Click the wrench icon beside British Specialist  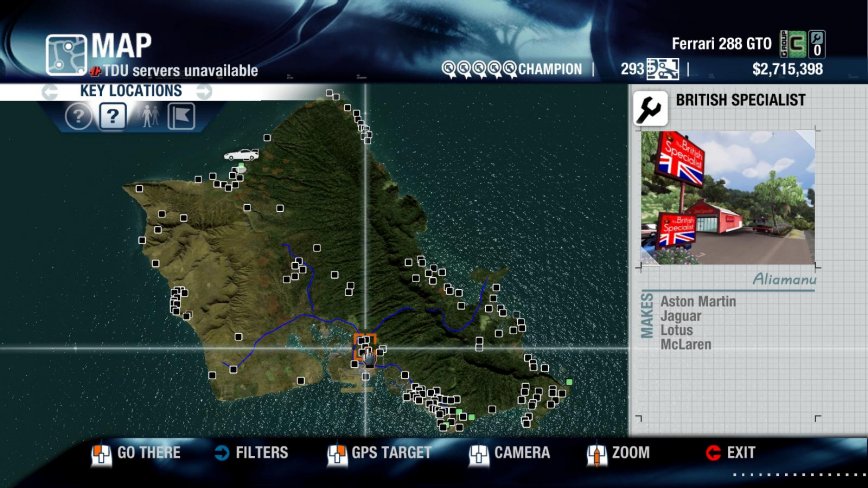click(x=651, y=108)
